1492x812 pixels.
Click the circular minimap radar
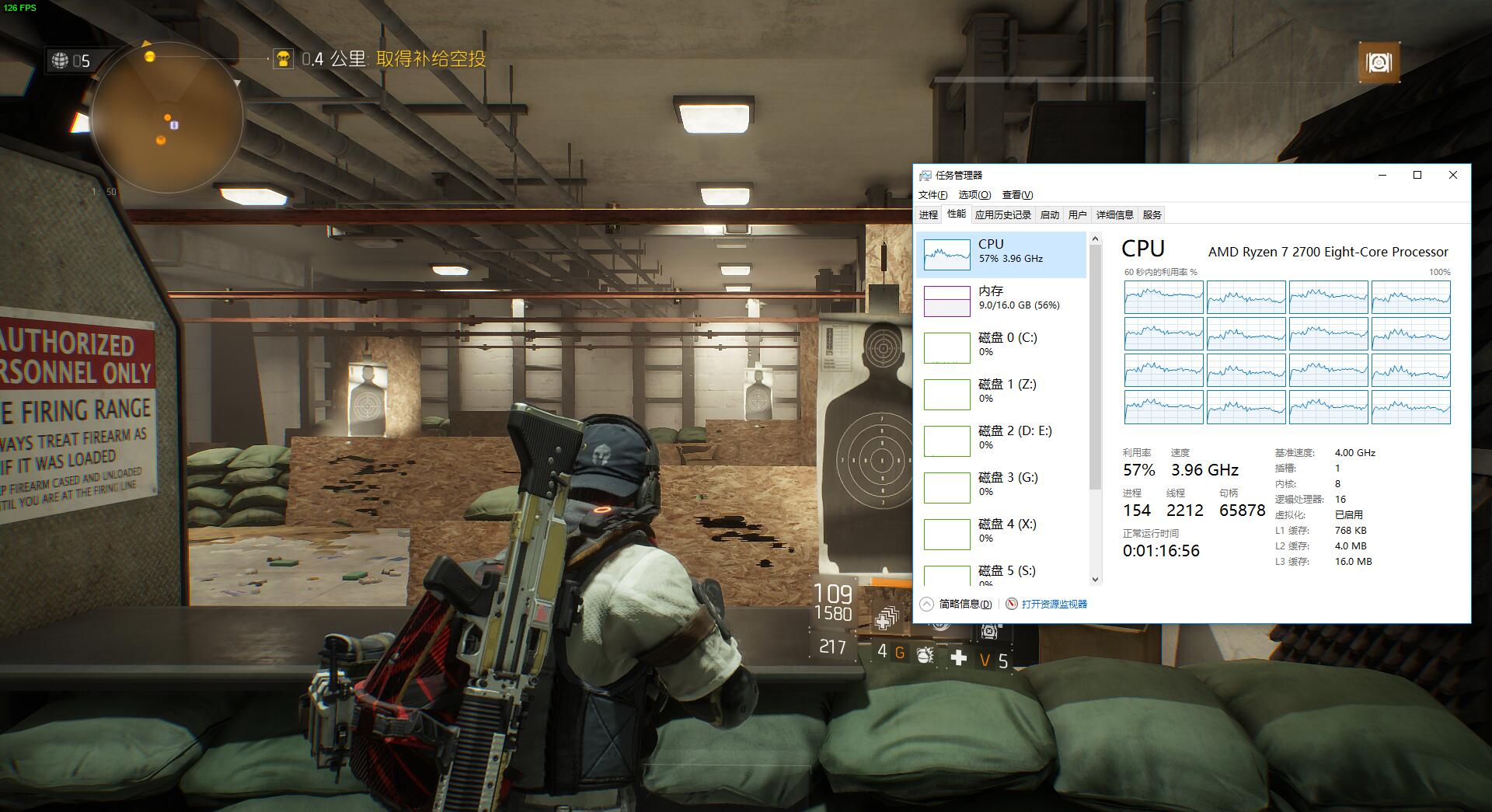167,118
